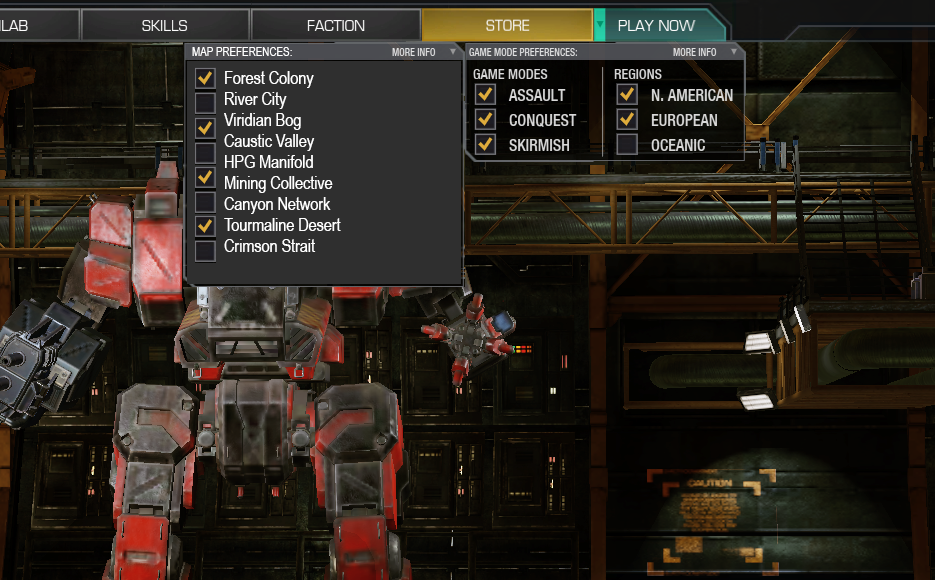Uncheck the N. American region
This screenshot has width=935, height=580.
[x=627, y=93]
